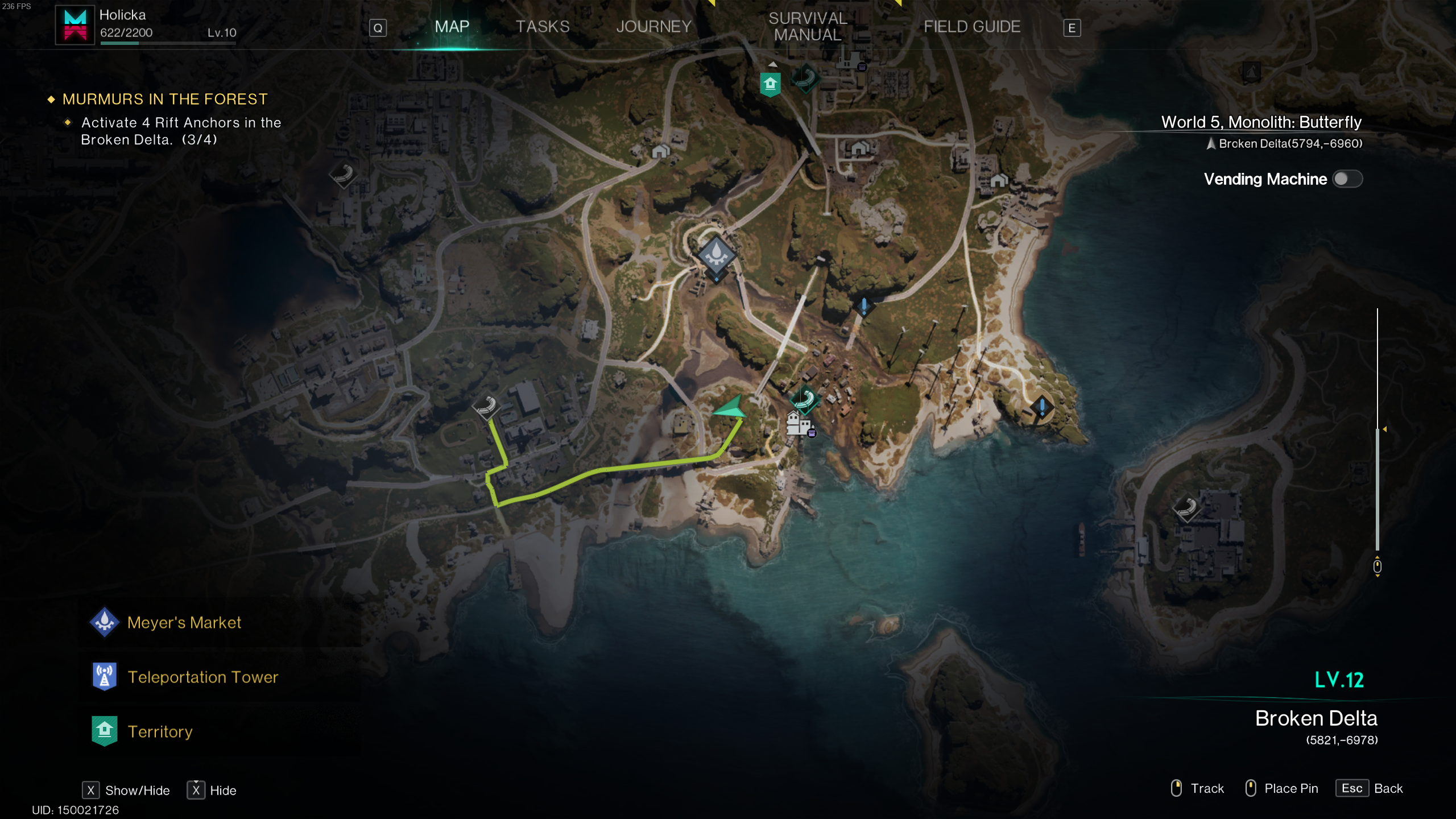Click the green Territory icon at map top

770,83
